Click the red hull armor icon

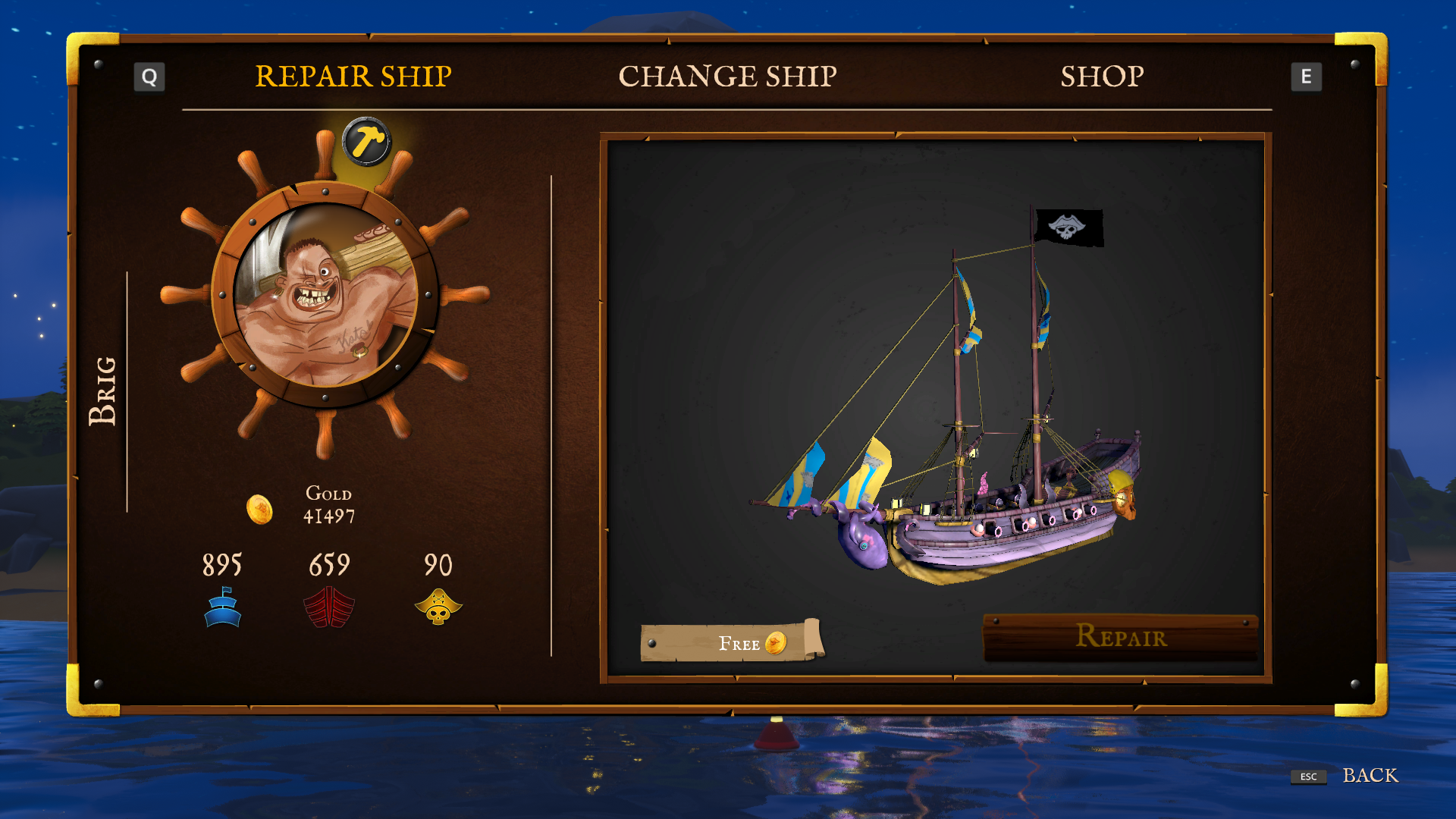[329, 607]
